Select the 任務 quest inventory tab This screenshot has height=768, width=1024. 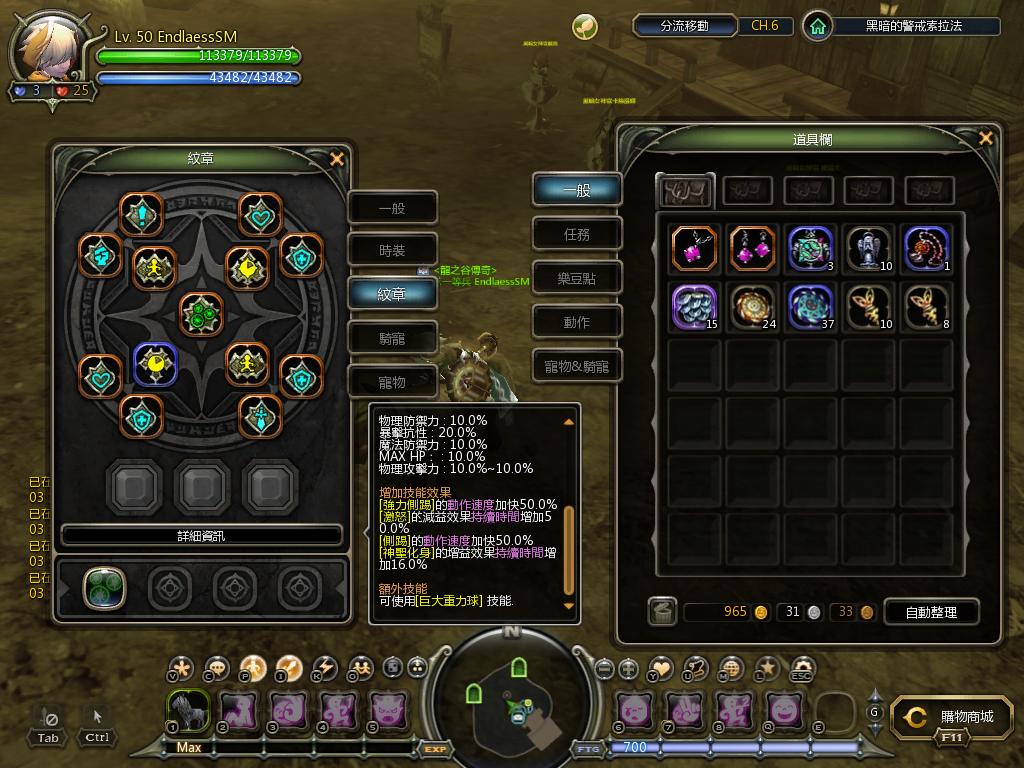point(577,234)
